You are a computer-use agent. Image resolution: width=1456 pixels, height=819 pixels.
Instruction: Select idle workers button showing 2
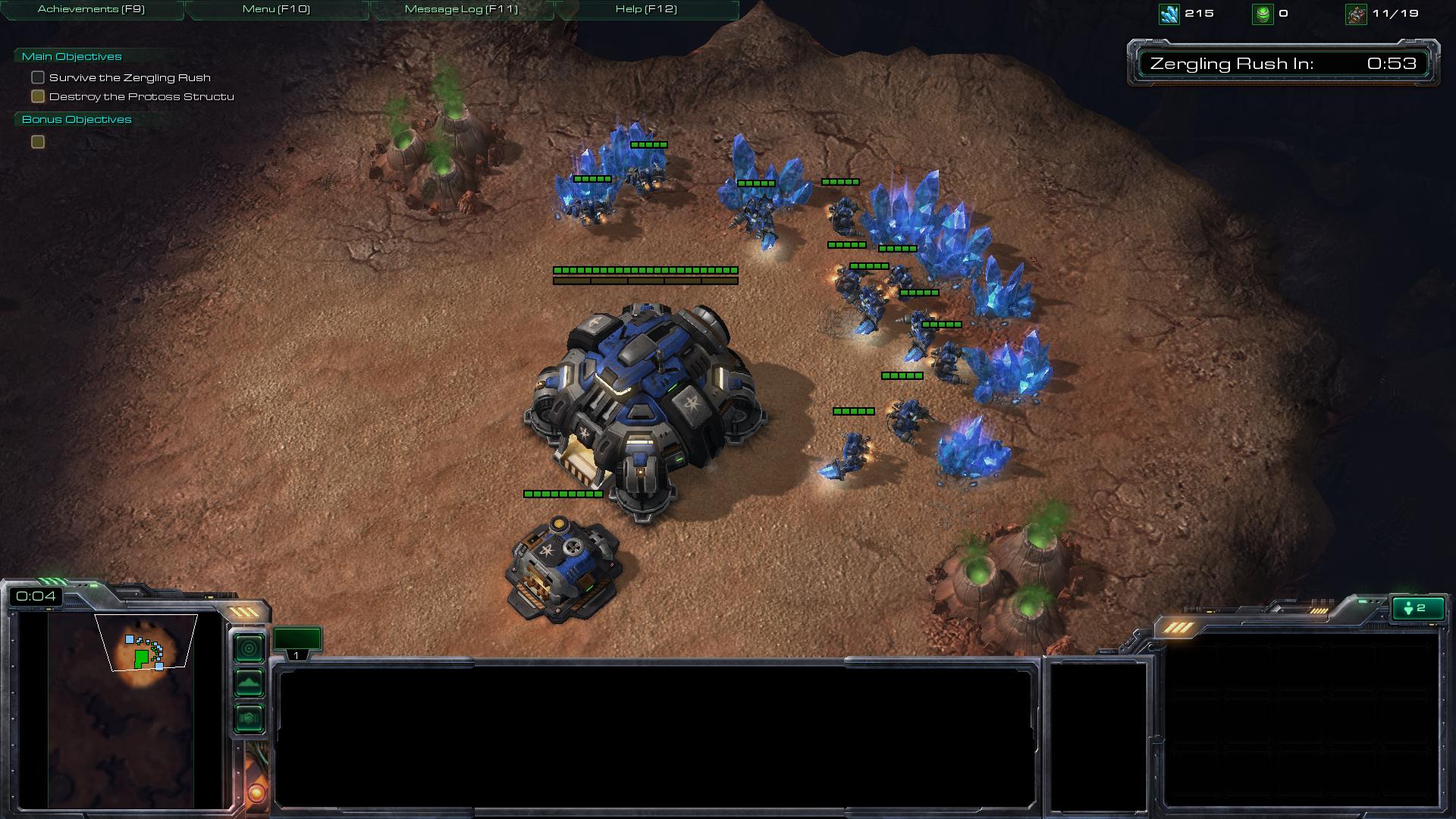[x=1417, y=608]
